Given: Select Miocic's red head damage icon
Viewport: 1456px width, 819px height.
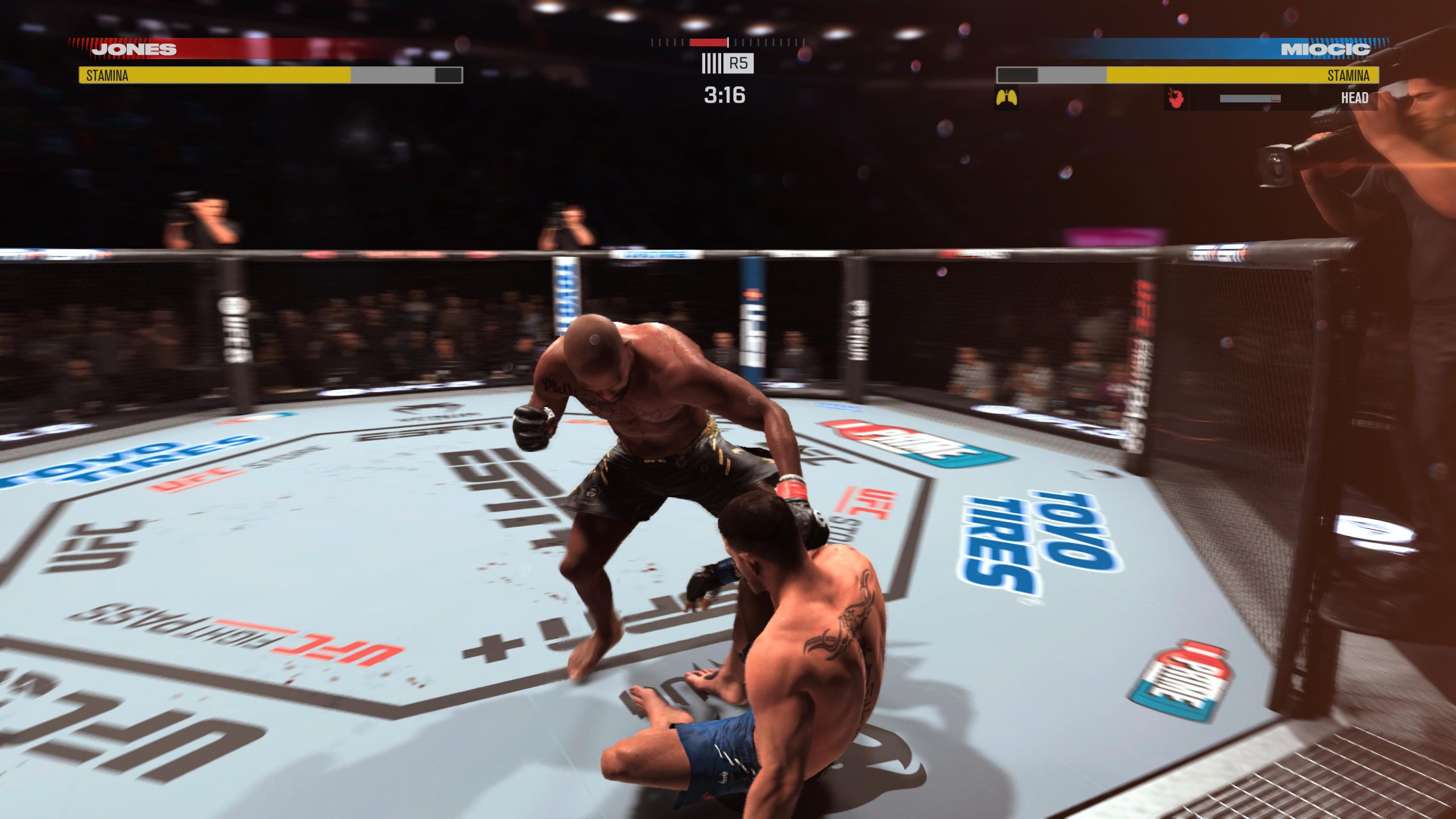Looking at the screenshot, I should click(1176, 98).
